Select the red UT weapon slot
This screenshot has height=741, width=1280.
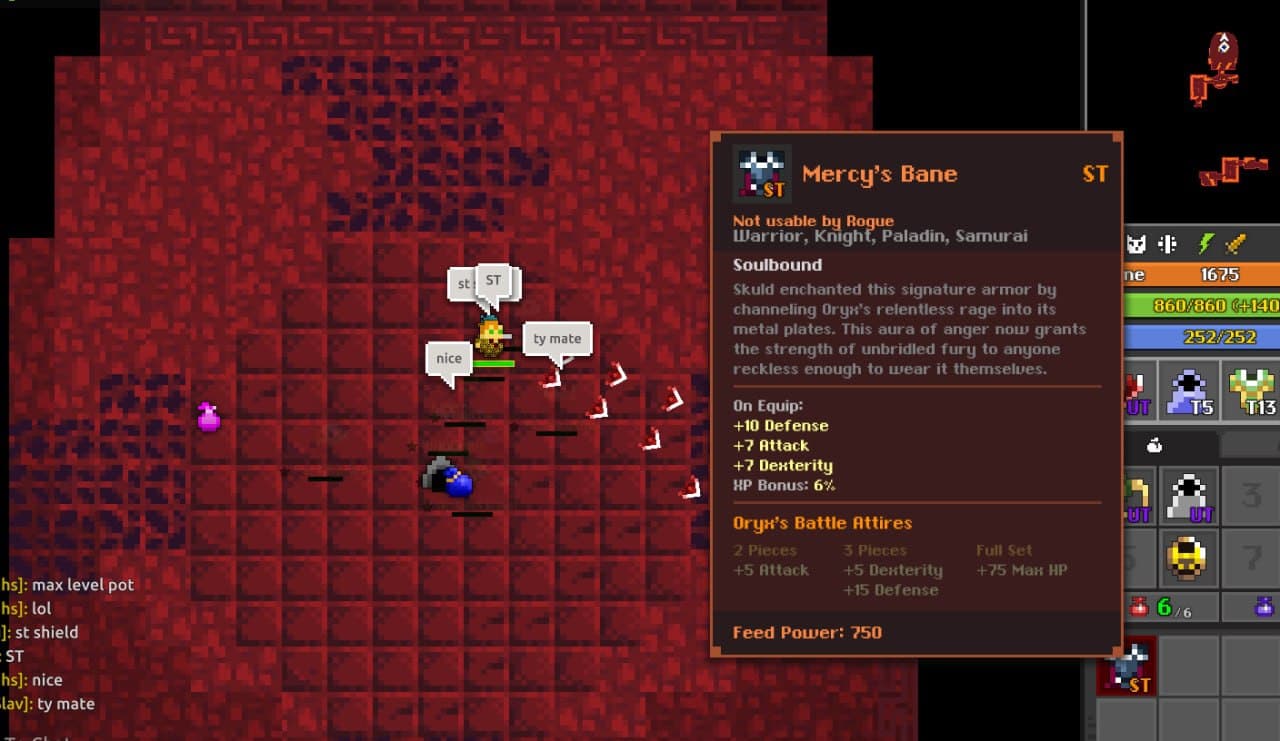(1136, 390)
